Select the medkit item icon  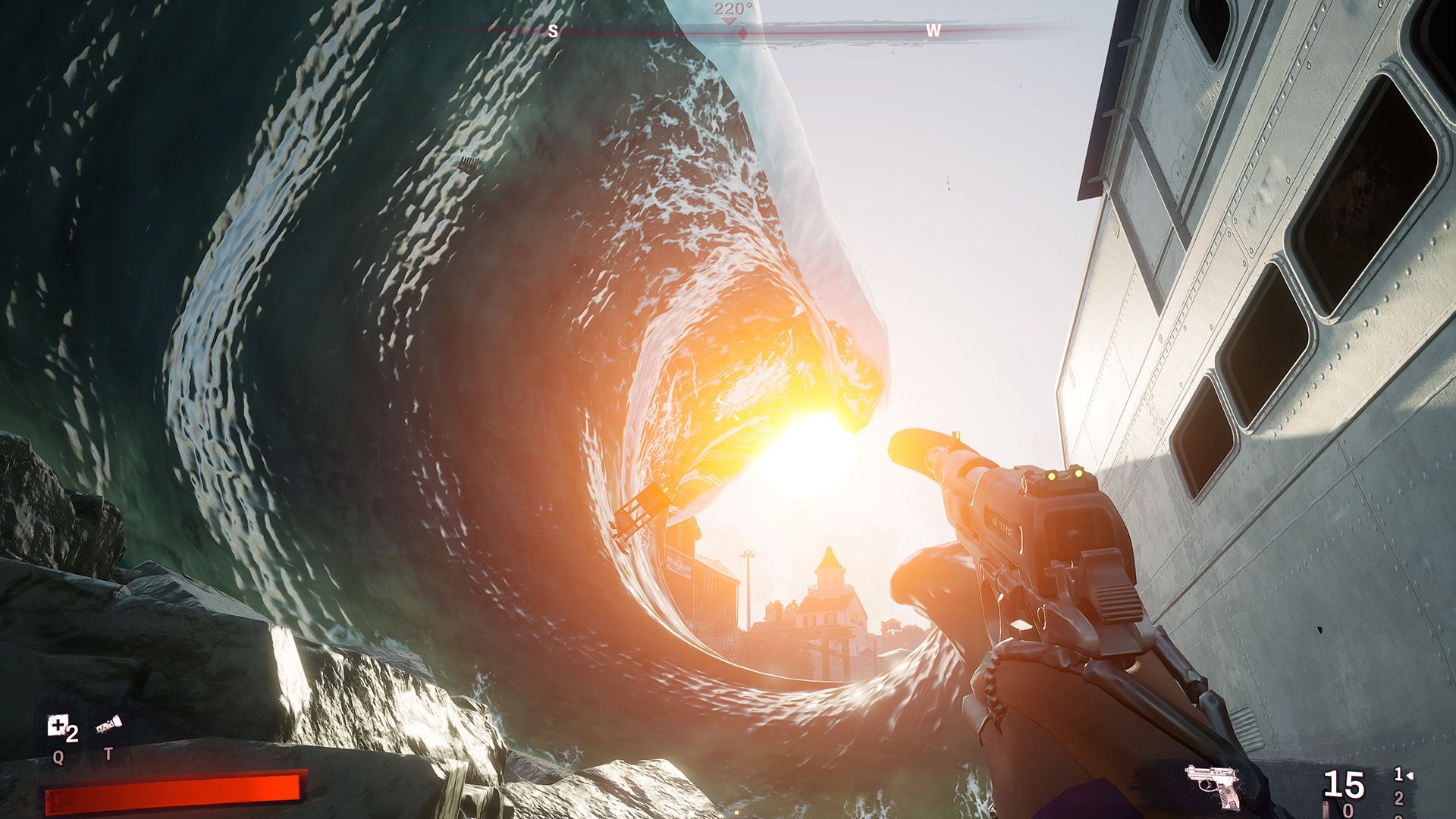coord(58,726)
